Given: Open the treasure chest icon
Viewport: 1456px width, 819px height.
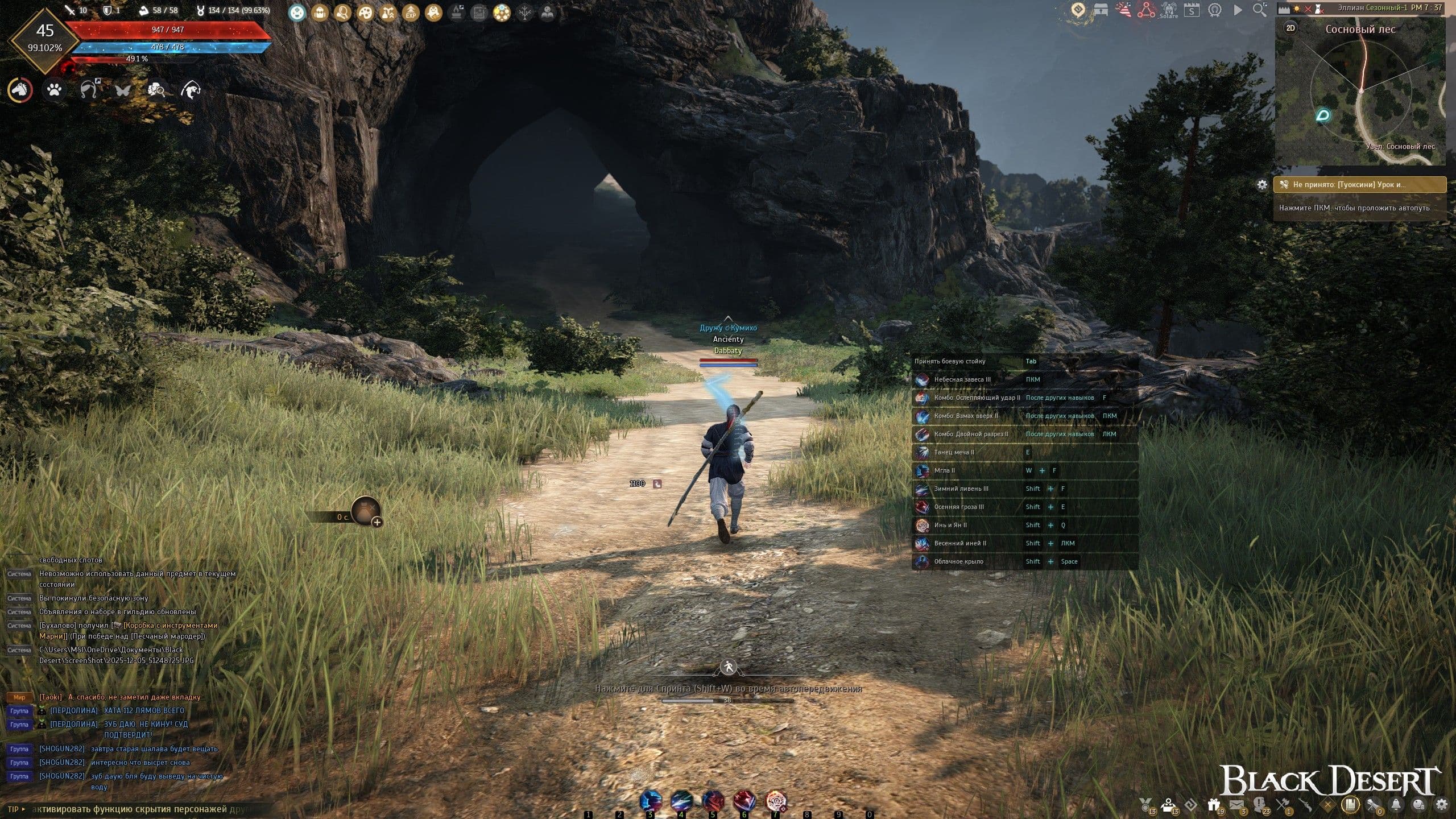Looking at the screenshot, I should pos(1101,10).
